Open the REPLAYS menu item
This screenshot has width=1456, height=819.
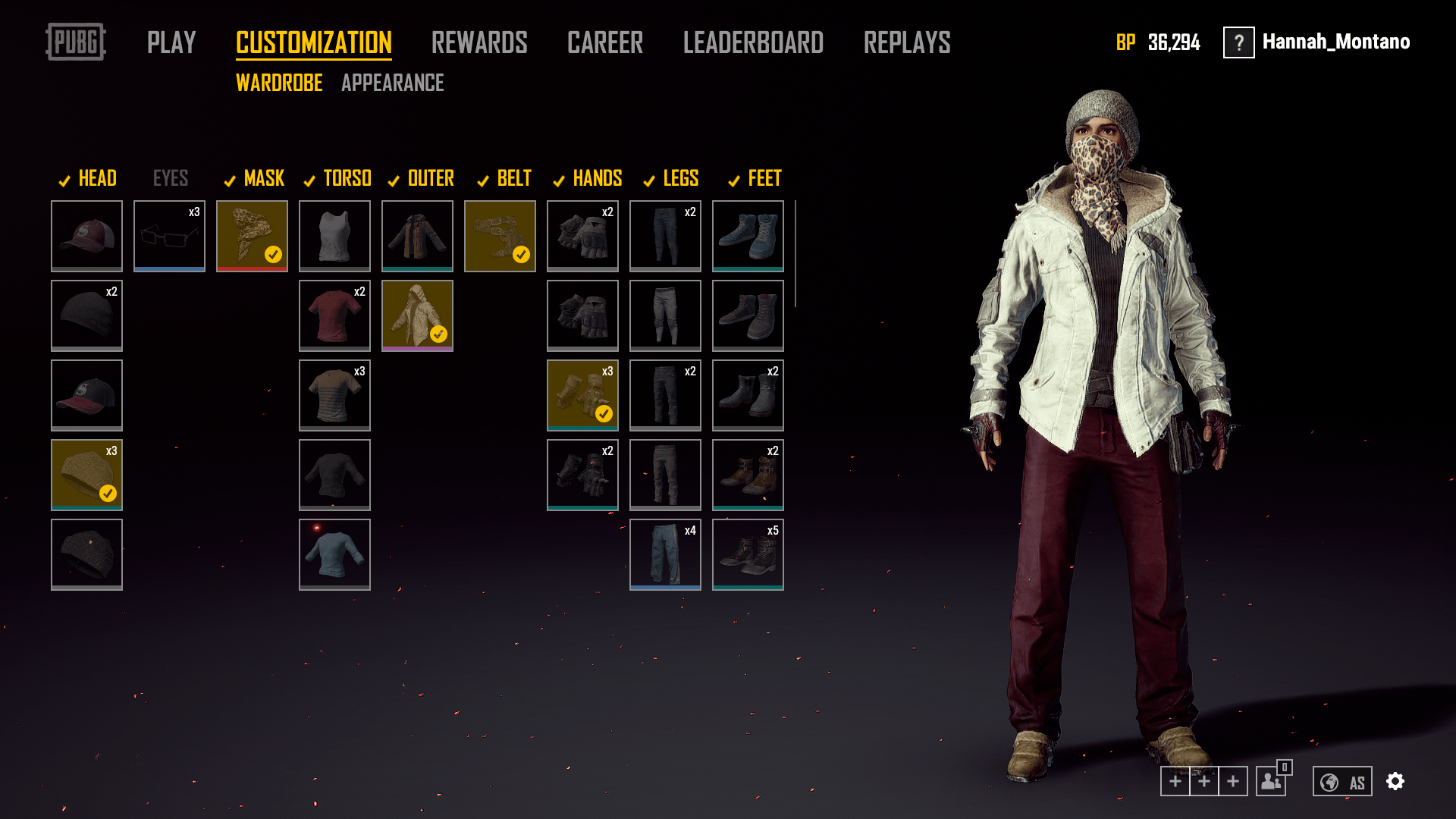[907, 43]
